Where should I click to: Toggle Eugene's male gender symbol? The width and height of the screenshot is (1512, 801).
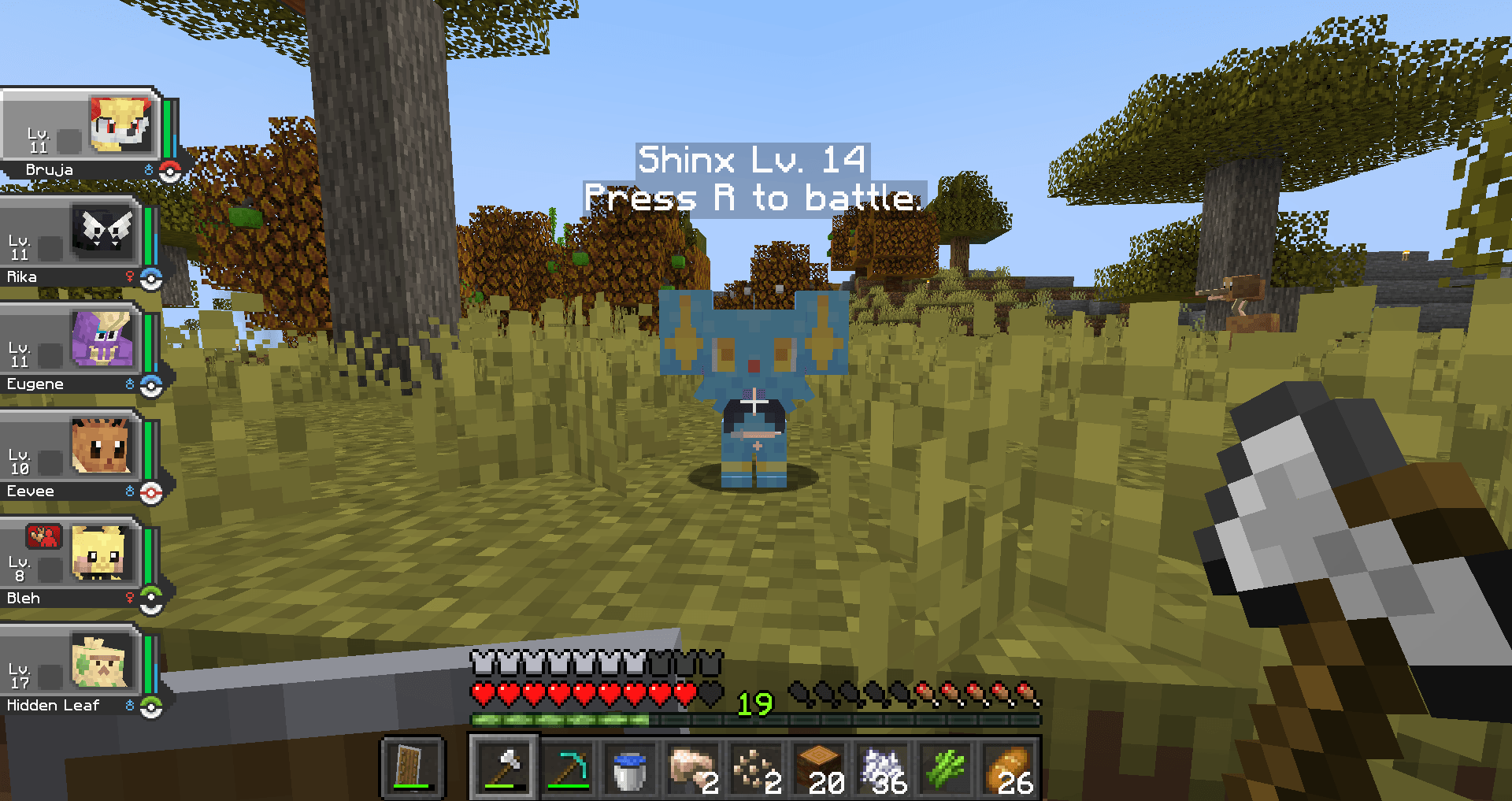(x=132, y=384)
